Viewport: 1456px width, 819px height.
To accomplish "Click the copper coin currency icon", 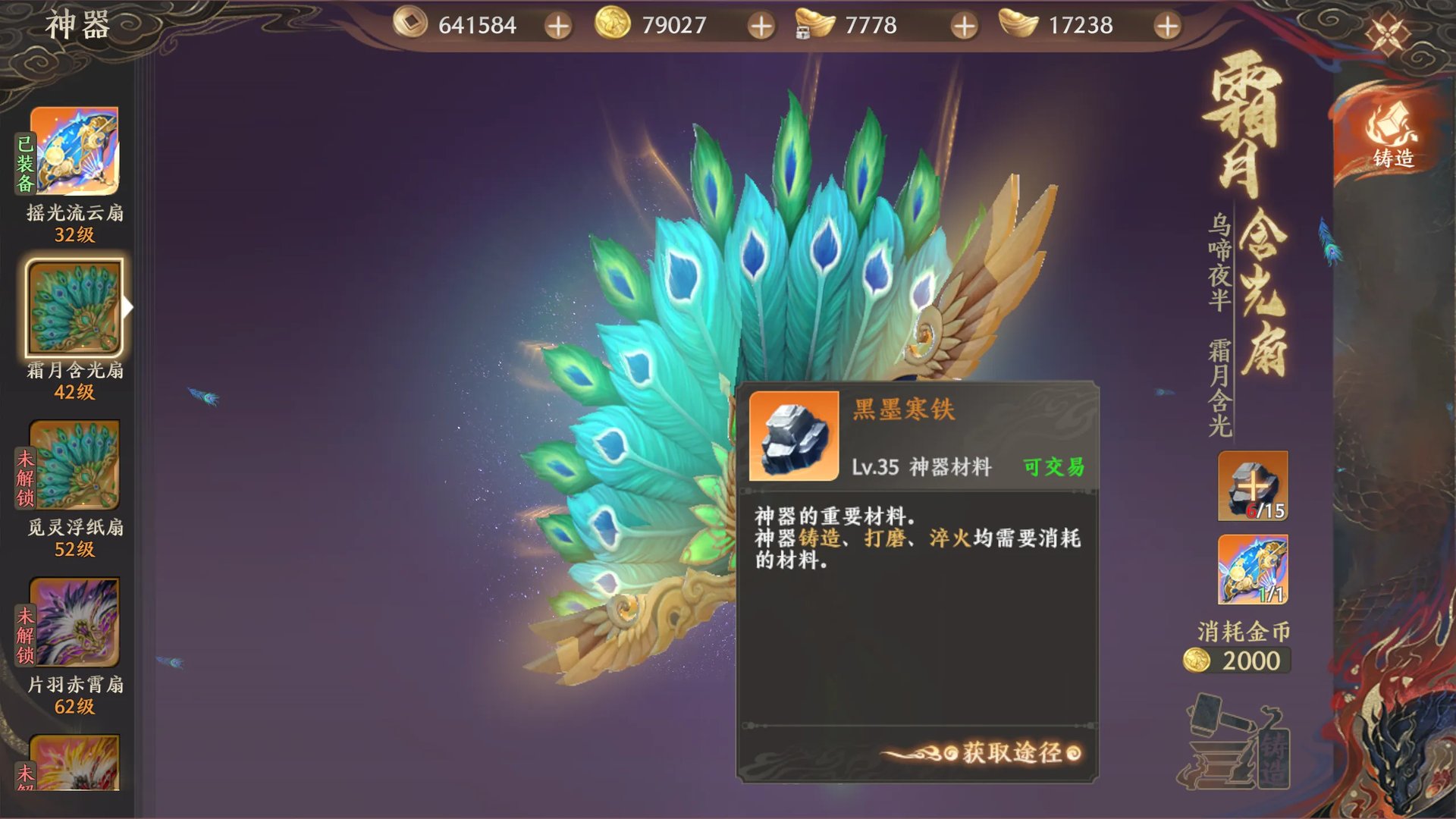I will (410, 25).
